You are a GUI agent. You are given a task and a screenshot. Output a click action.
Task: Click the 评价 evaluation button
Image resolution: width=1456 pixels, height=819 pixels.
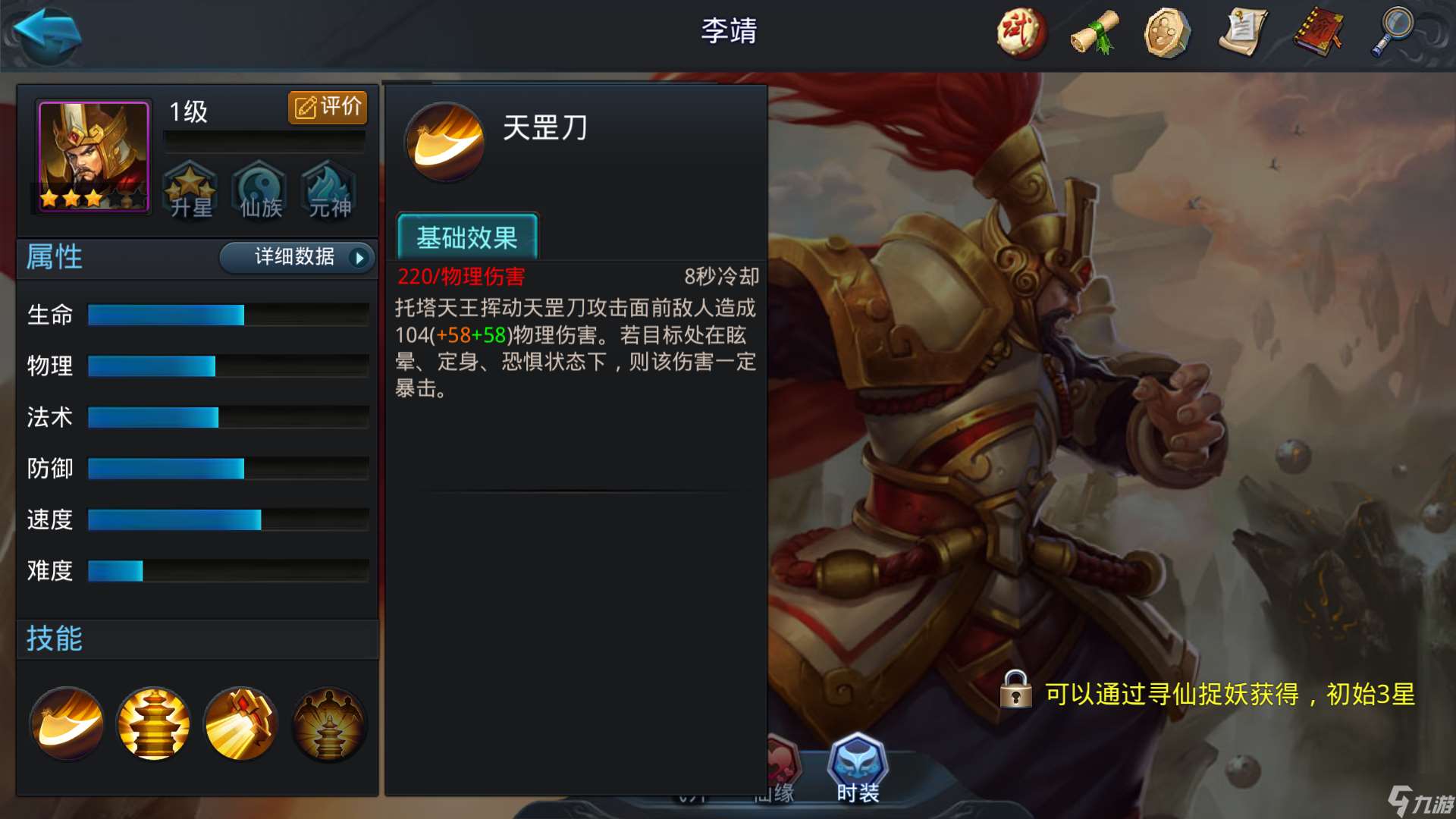pos(328,107)
